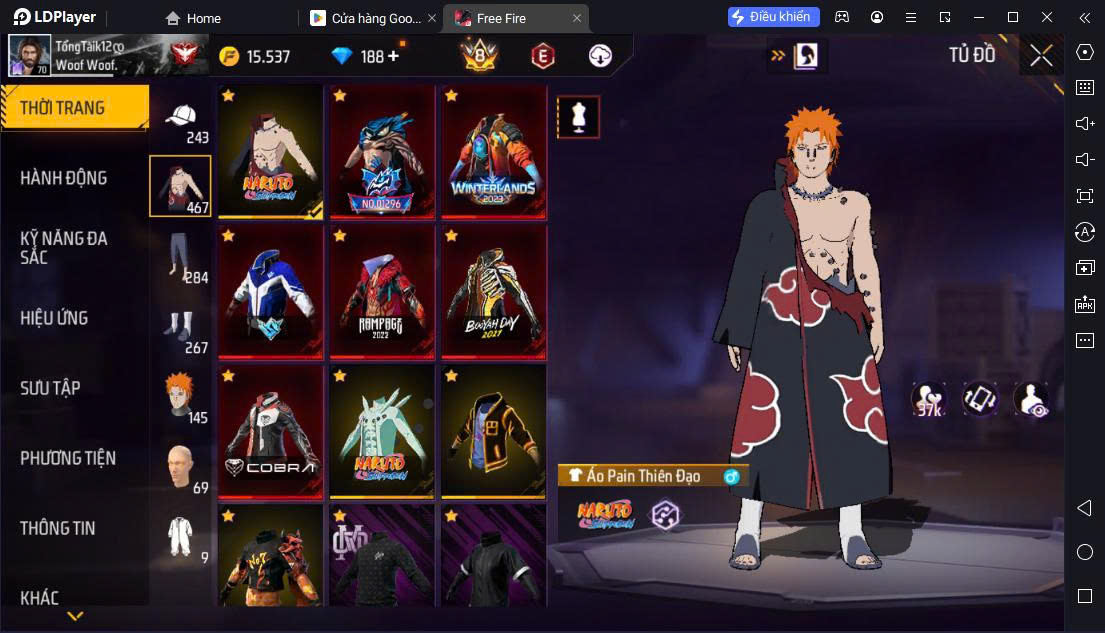The image size is (1105, 633).
Task: Add more diamonds with the plus button
Action: tap(393, 56)
